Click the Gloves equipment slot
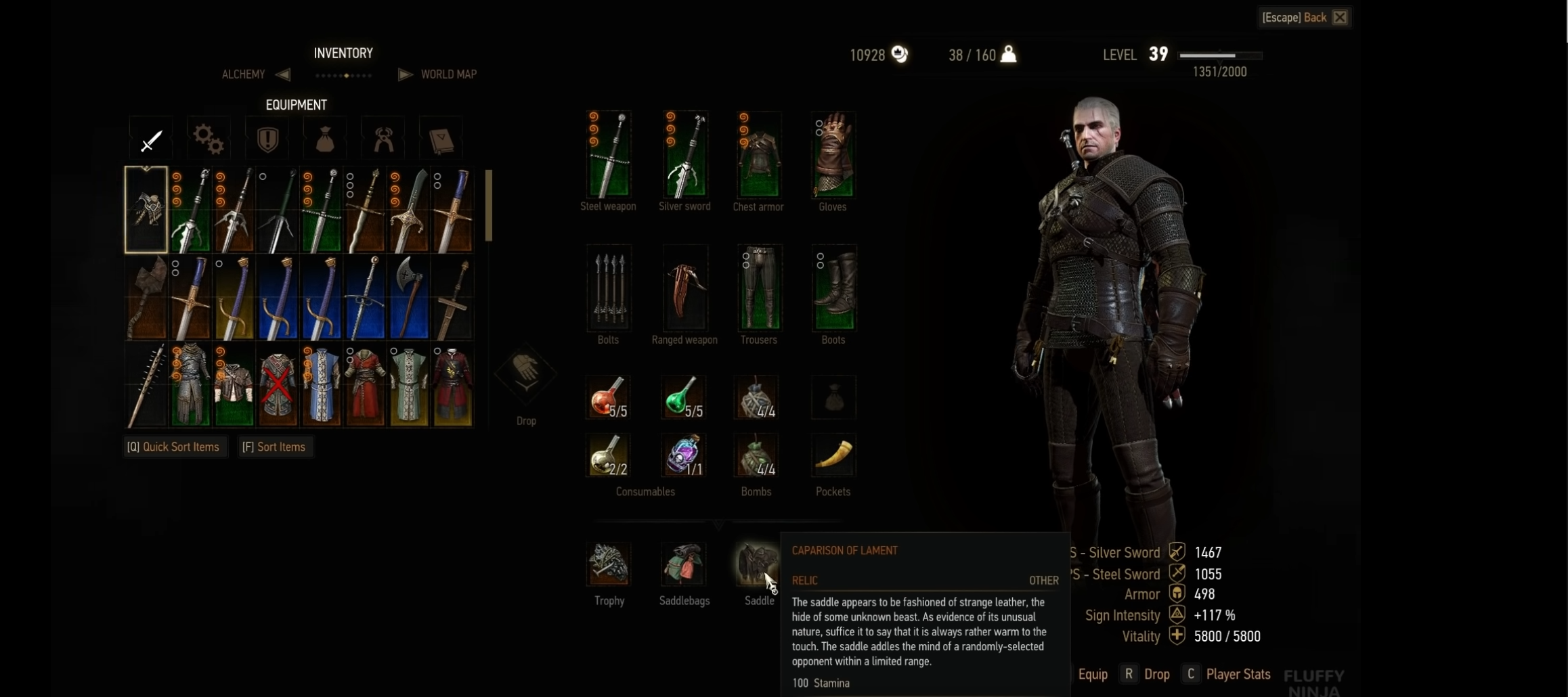Image resolution: width=1568 pixels, height=697 pixels. (832, 154)
